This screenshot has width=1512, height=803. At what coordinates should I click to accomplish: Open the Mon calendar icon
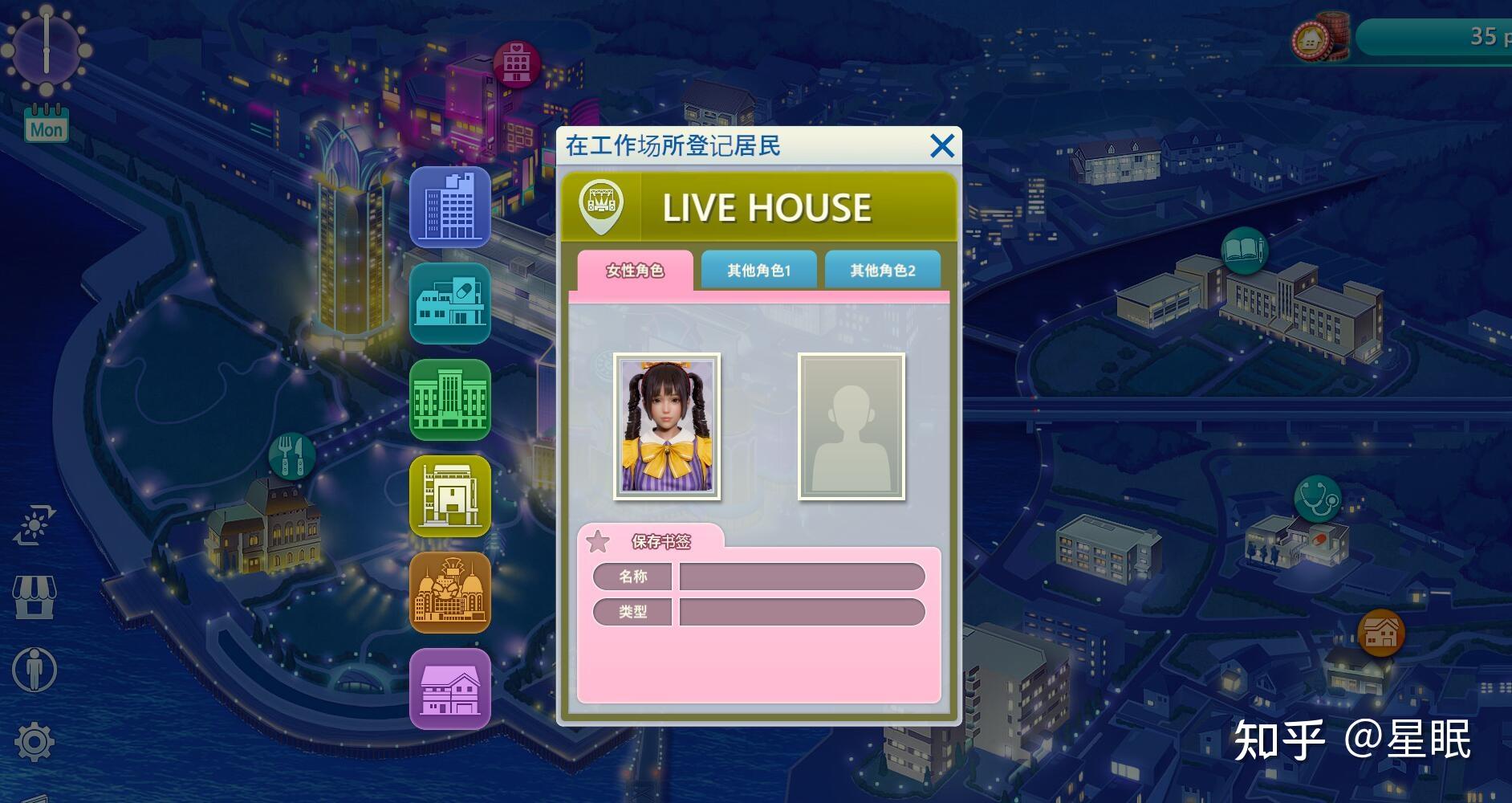(x=46, y=123)
